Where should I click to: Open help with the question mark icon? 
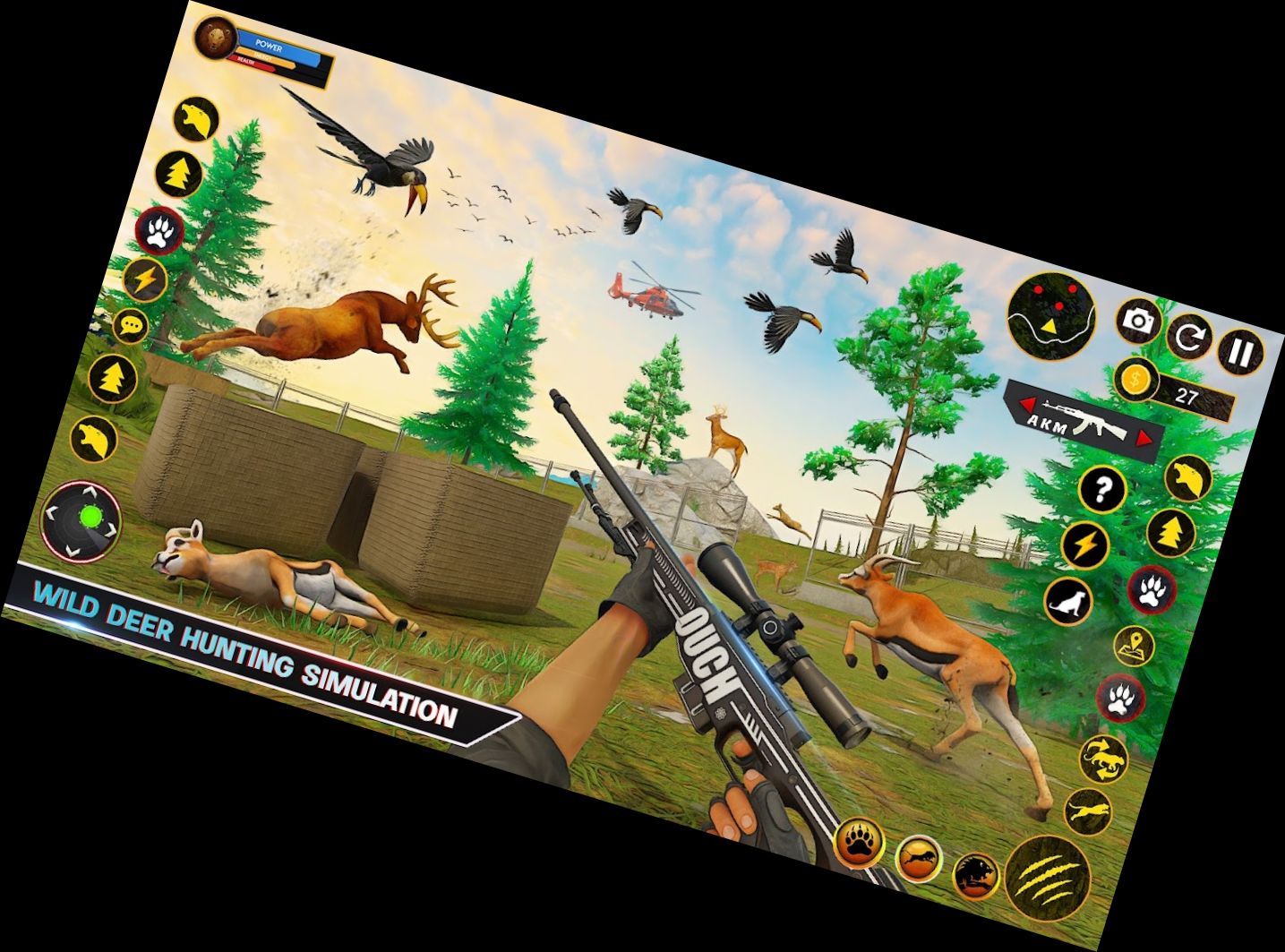pos(1103,490)
